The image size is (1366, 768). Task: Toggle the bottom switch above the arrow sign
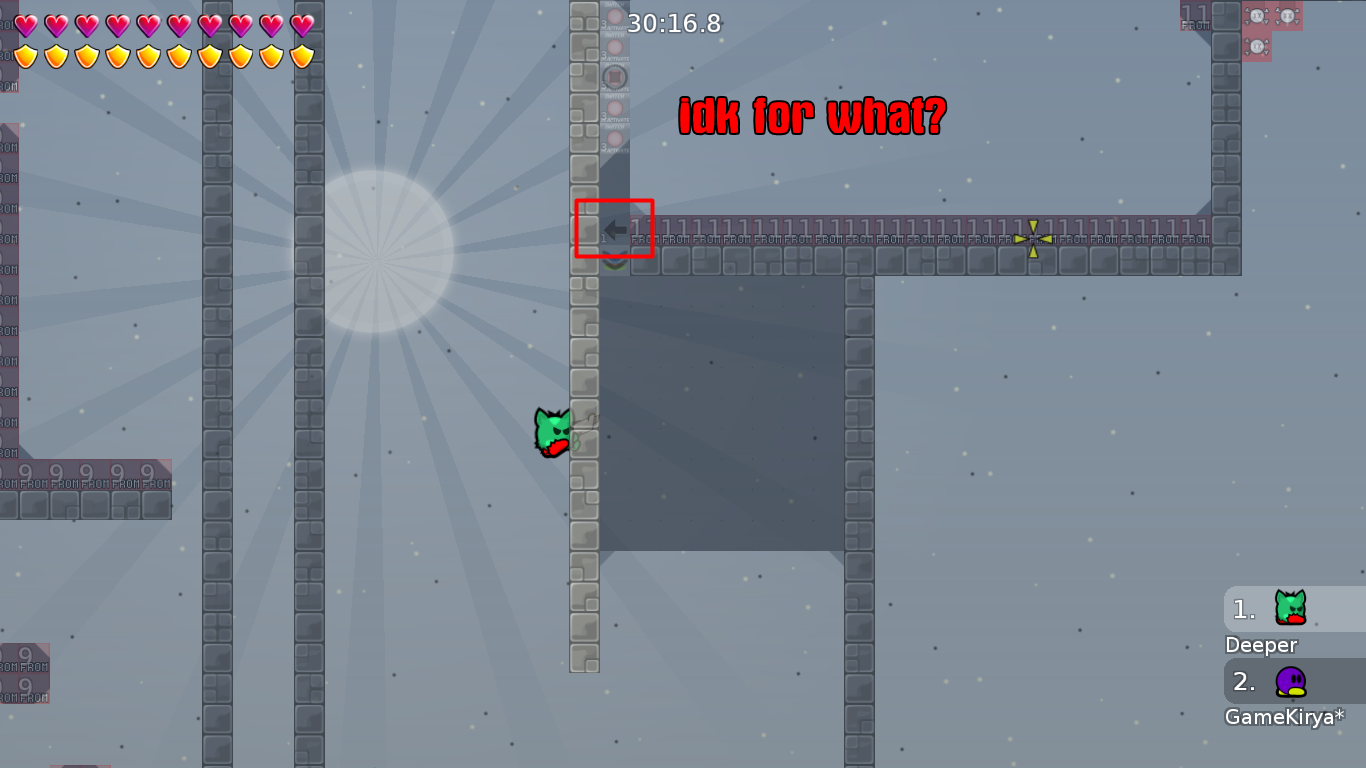pos(614,136)
